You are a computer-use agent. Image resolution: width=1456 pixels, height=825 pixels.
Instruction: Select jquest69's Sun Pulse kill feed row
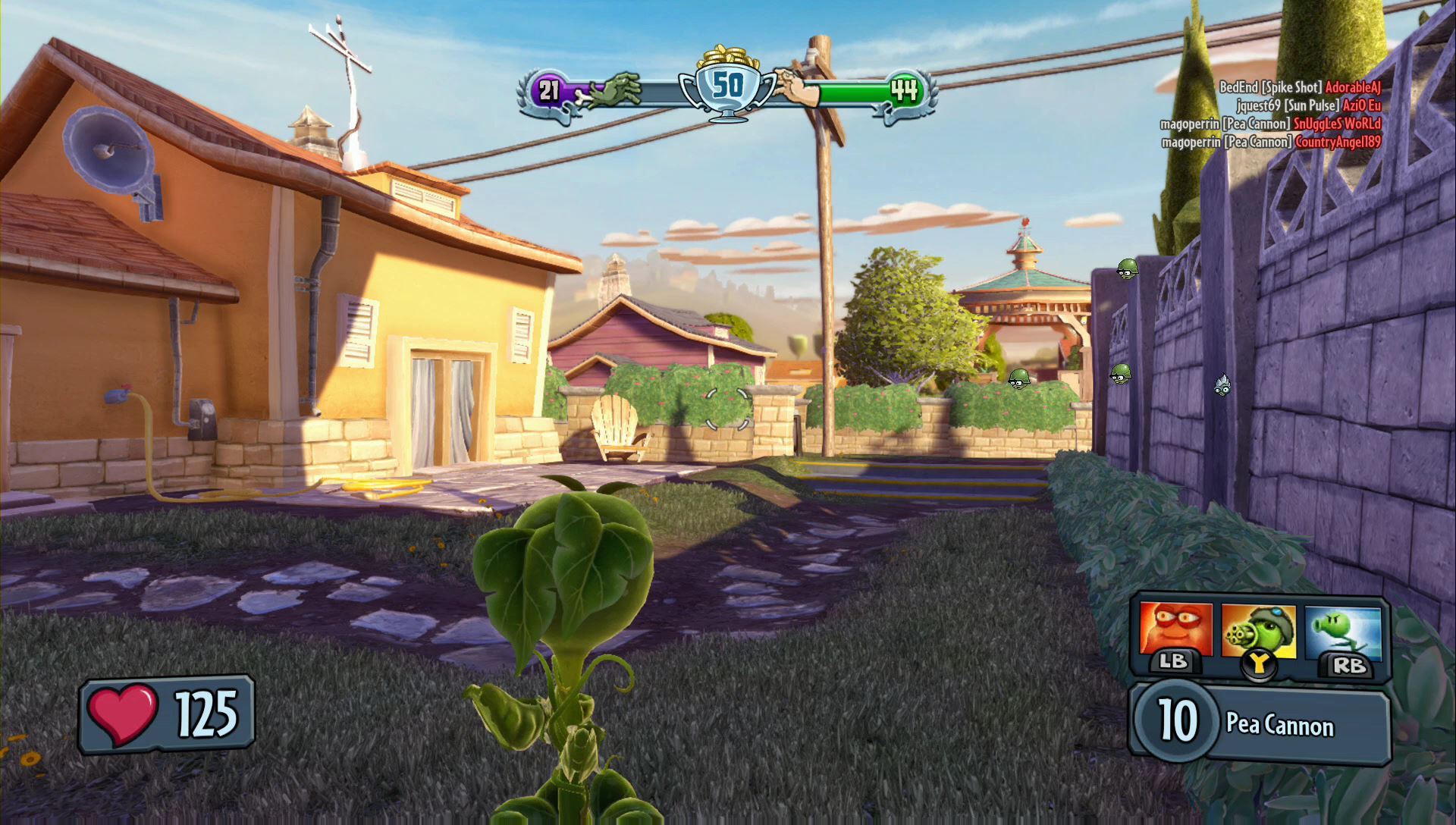[x=1308, y=105]
